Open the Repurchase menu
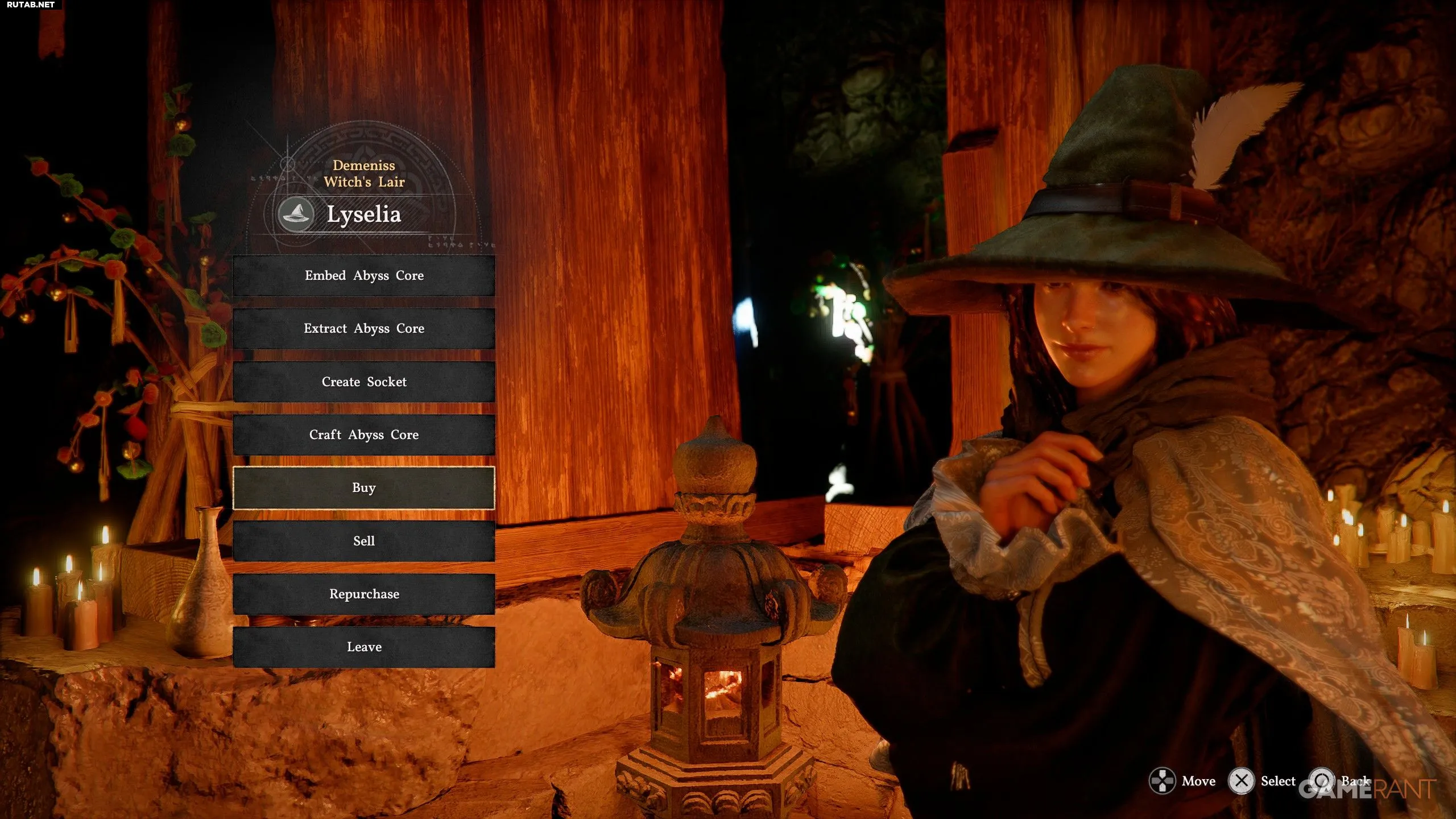1456x819 pixels. (364, 594)
